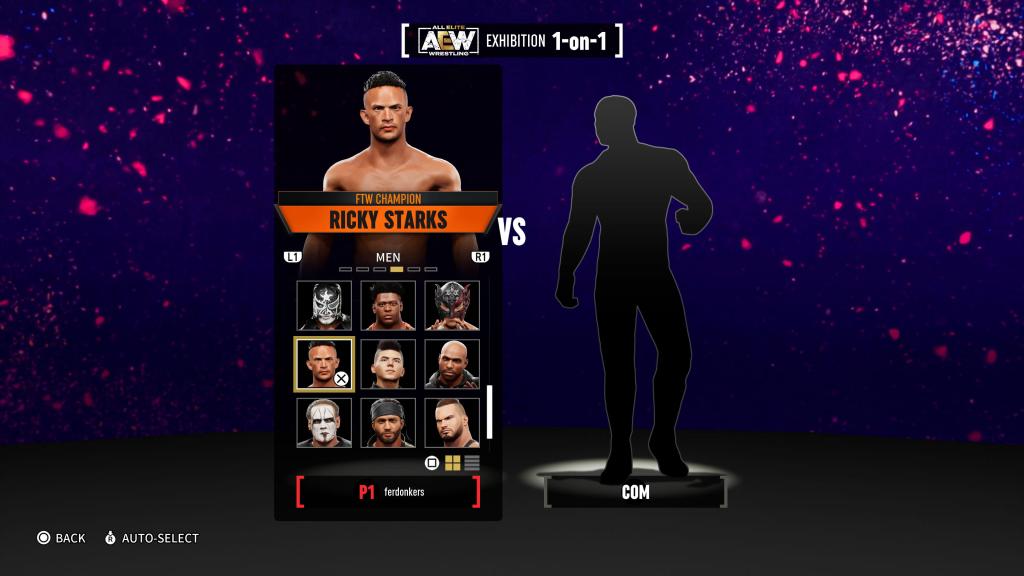Select the white-masked luchador portrait

point(323,305)
